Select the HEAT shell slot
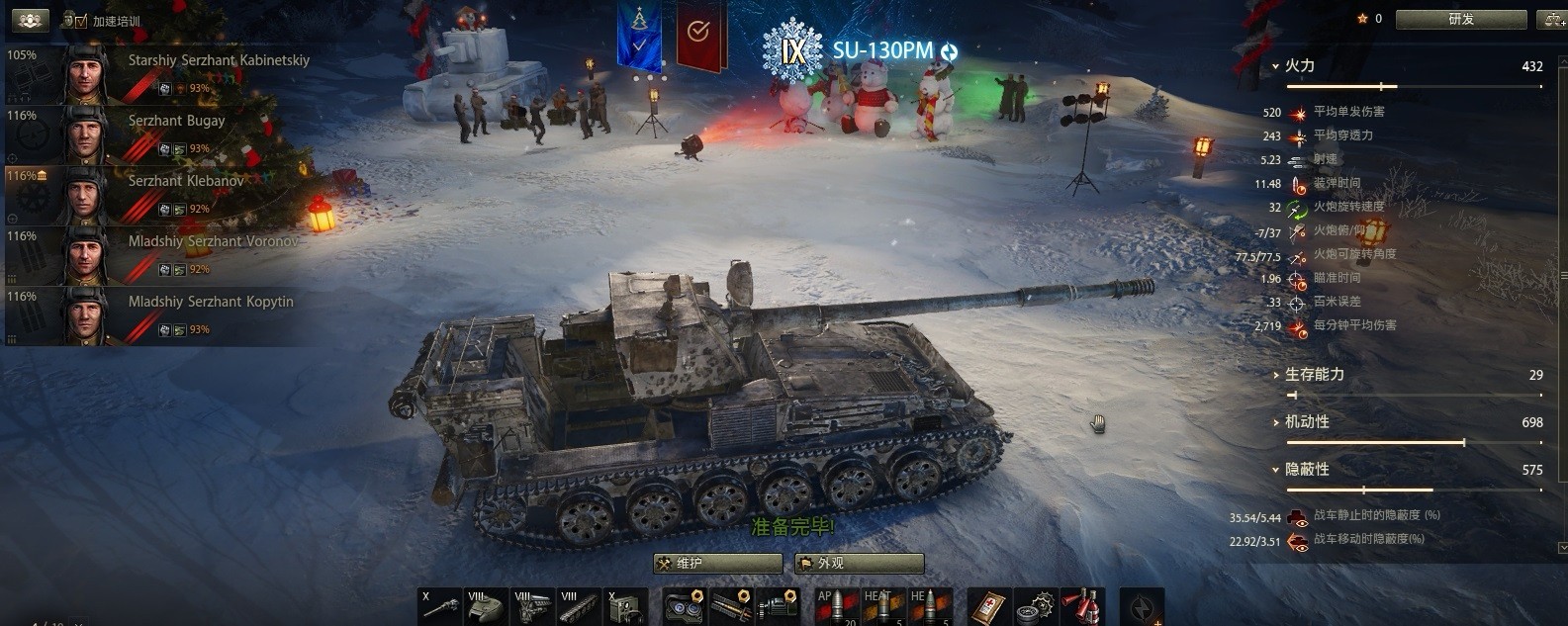Screen dimensions: 1568x626 coord(882,605)
